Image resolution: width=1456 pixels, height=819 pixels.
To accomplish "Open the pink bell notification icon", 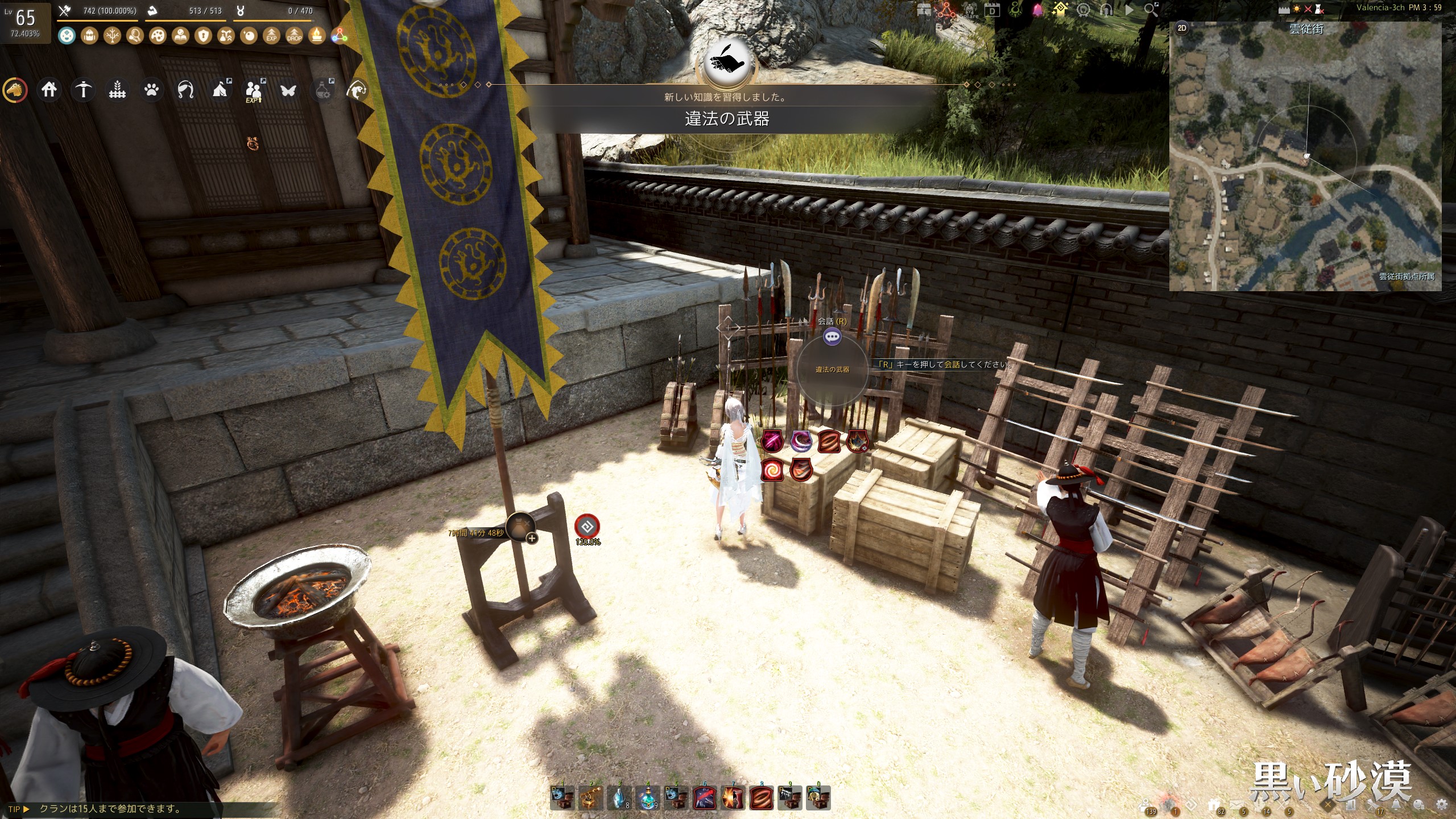I will pos(1037,10).
